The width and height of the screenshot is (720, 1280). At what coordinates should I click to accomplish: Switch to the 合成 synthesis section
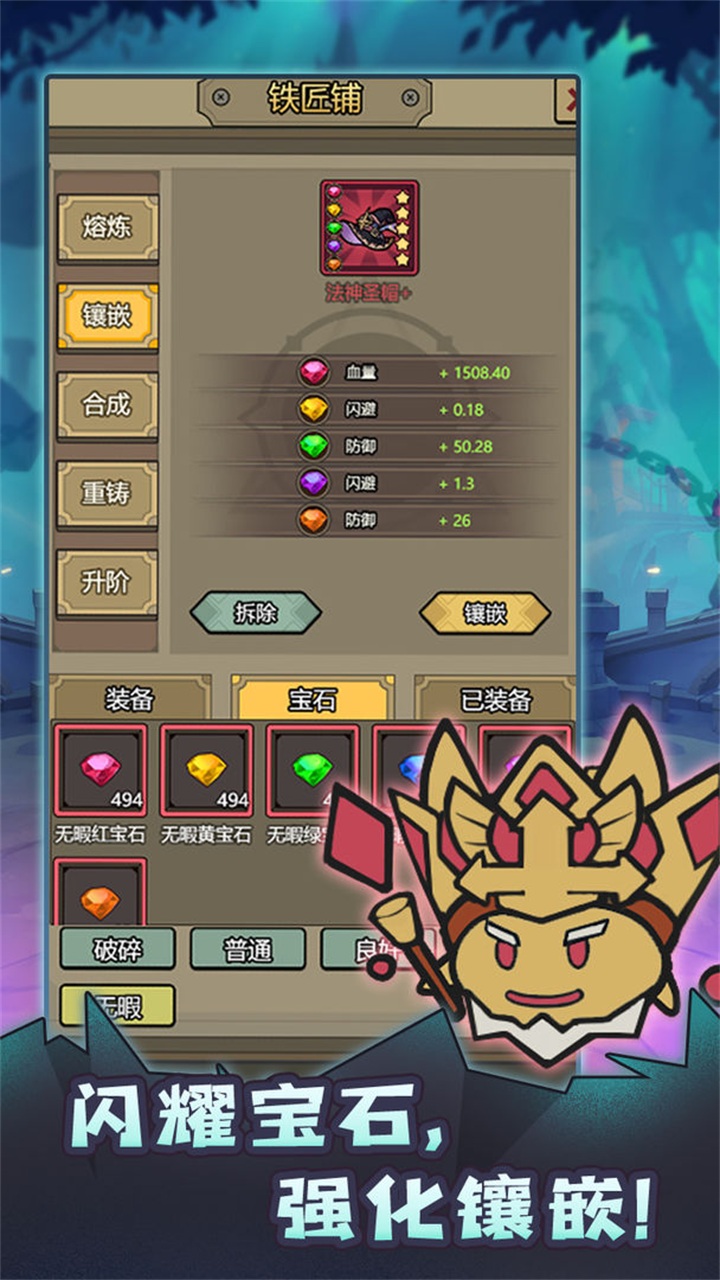107,405
